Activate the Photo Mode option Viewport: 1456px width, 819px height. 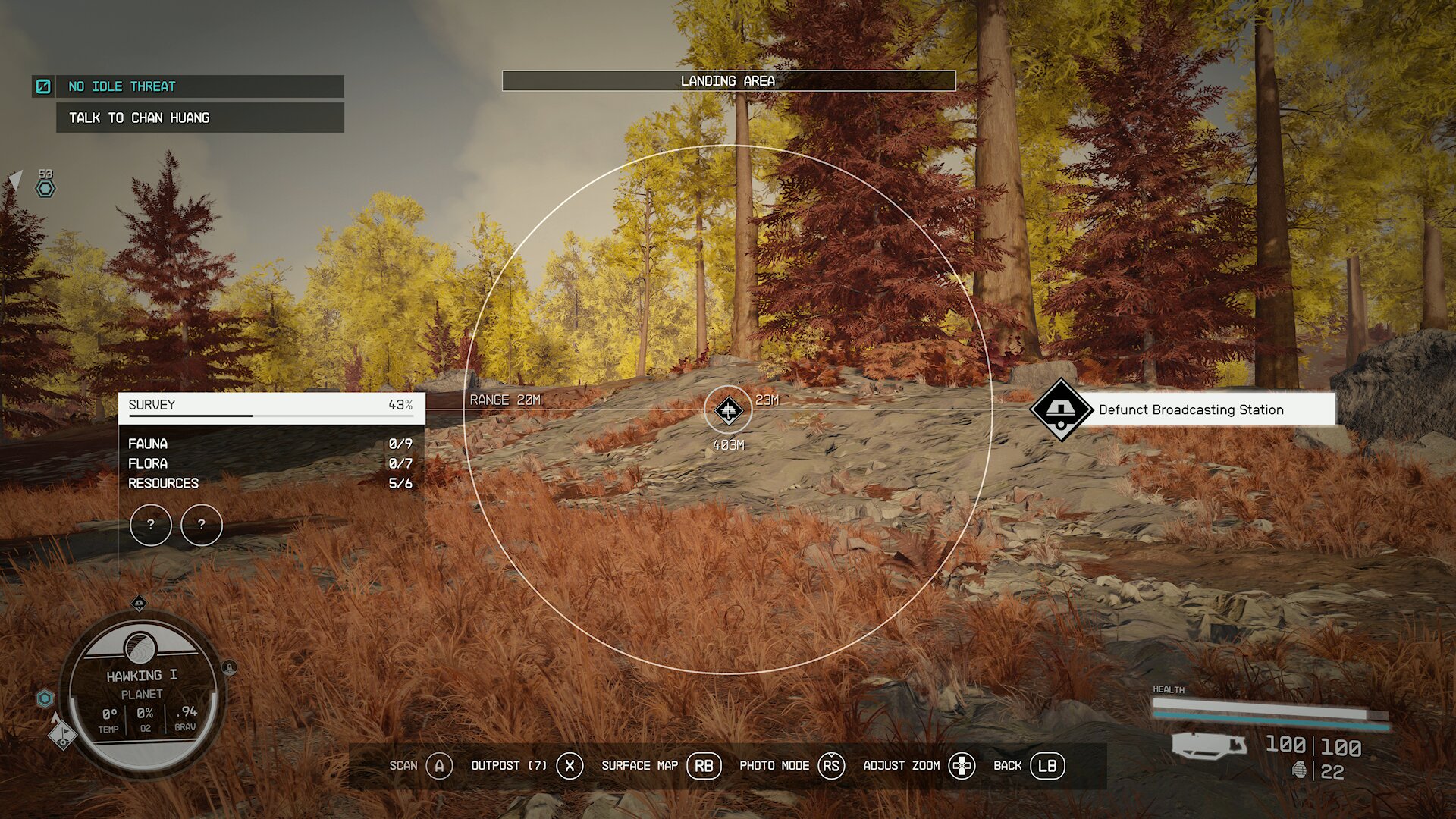click(790, 766)
